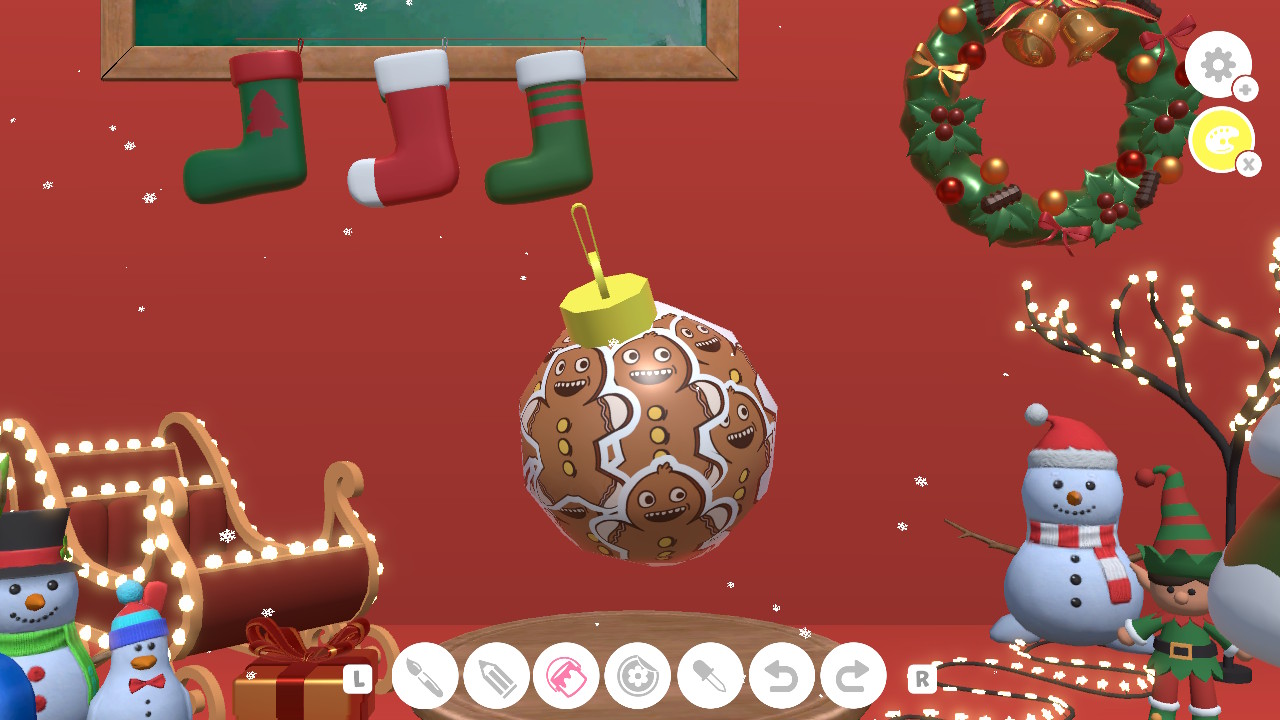Image resolution: width=1280 pixels, height=720 pixels.
Task: Select the Pencil tool
Action: [496, 676]
